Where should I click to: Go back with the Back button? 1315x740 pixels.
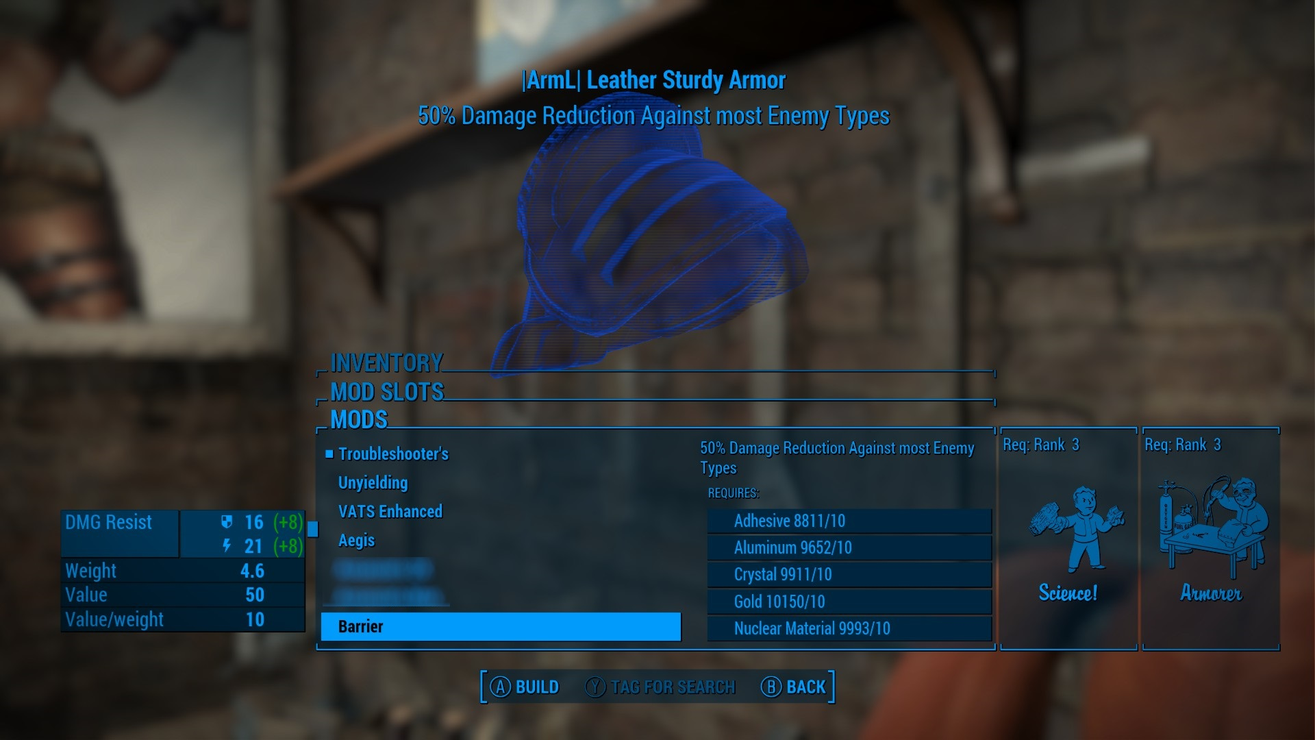click(x=795, y=687)
